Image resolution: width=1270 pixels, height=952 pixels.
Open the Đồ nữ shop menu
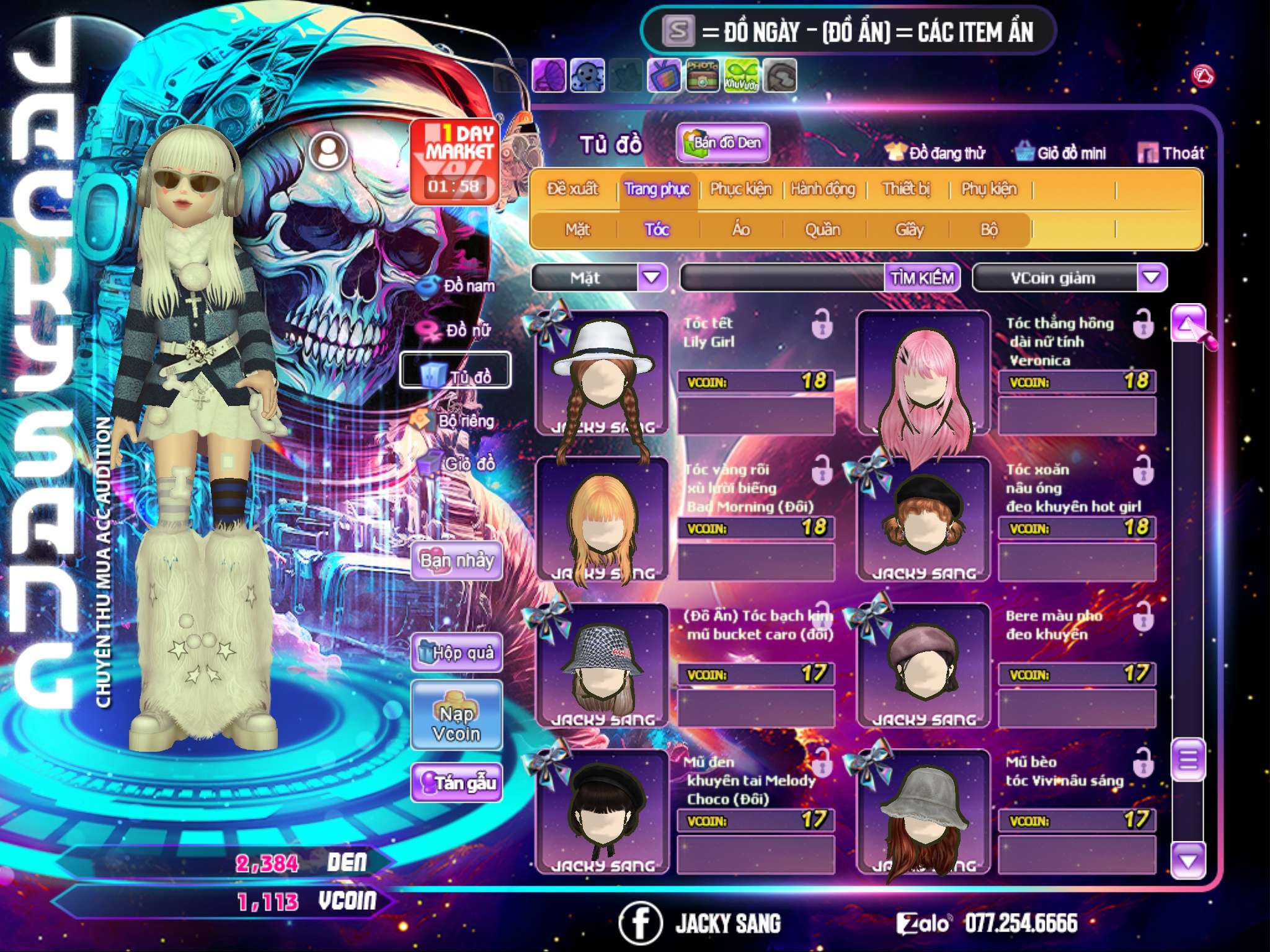tap(459, 330)
